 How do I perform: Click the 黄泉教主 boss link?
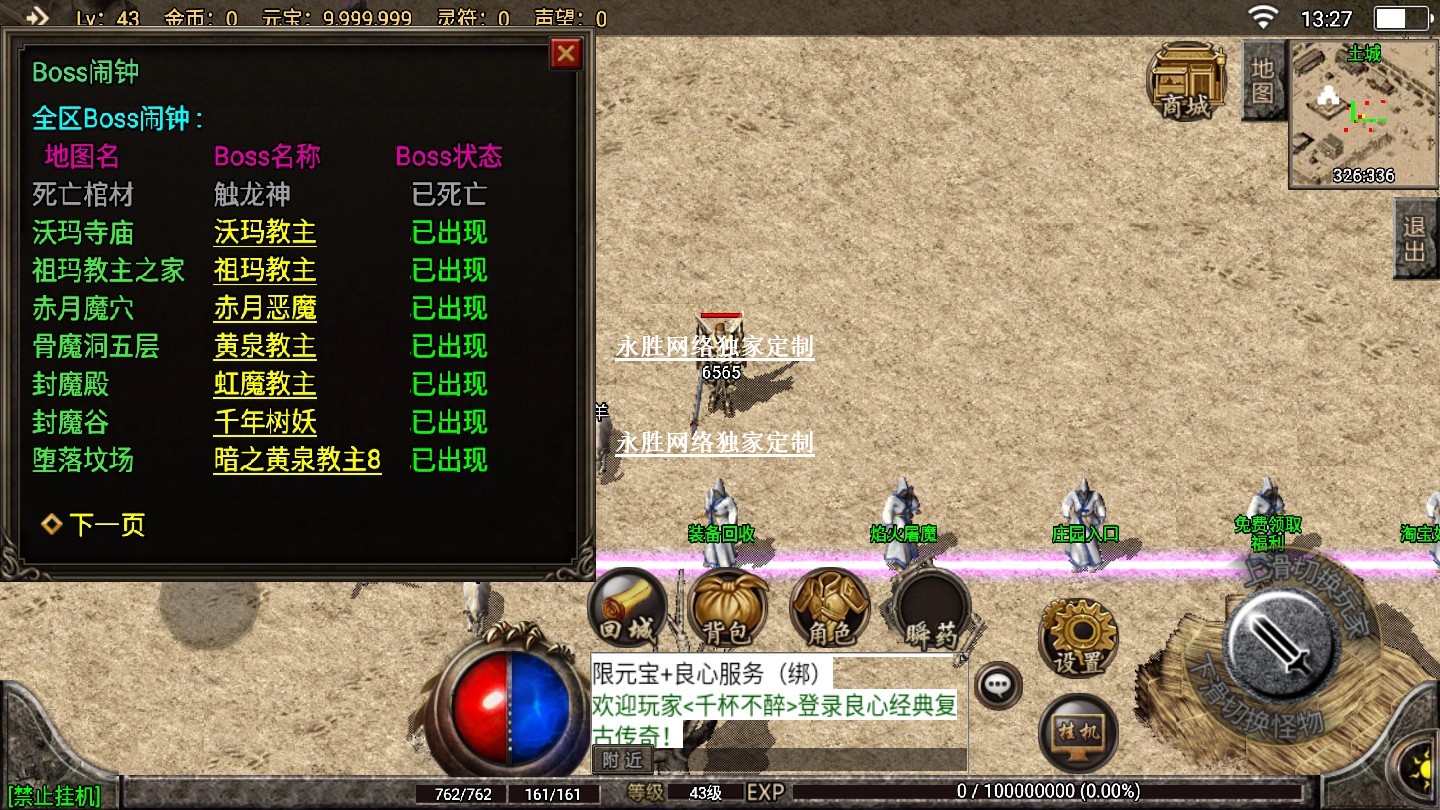tap(265, 347)
